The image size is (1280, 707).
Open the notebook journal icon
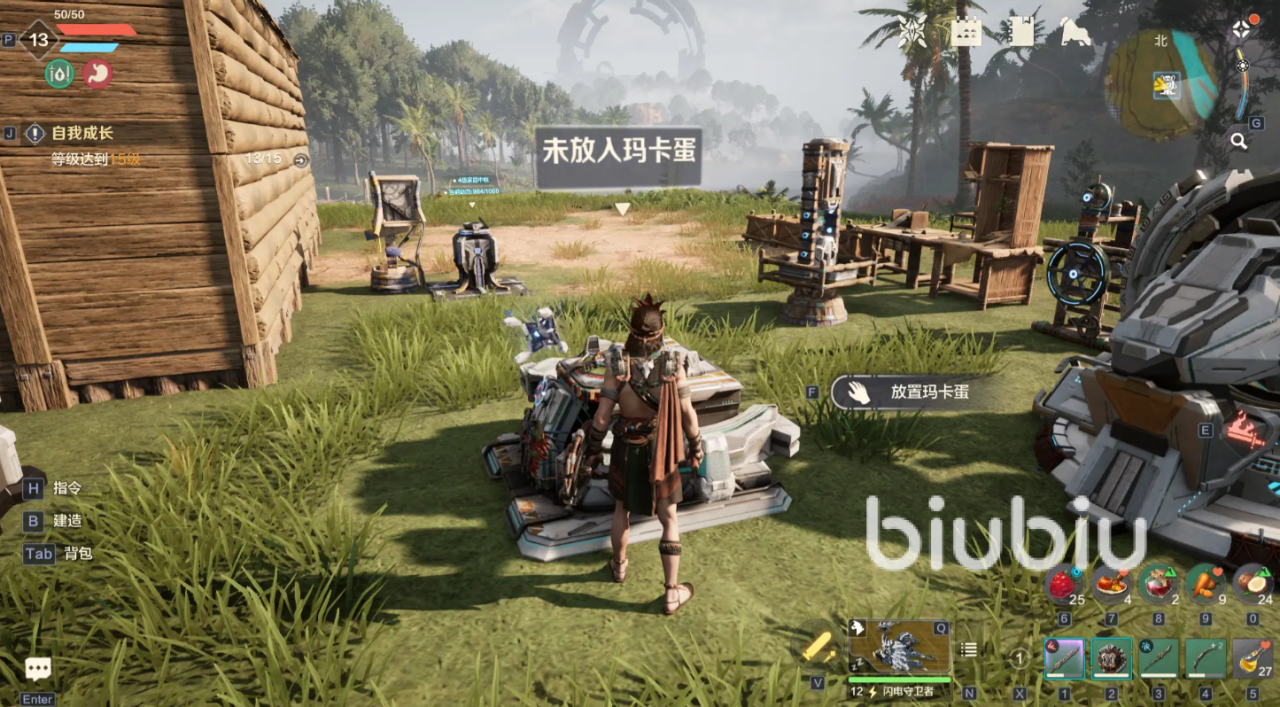pyautogui.click(x=1020, y=32)
